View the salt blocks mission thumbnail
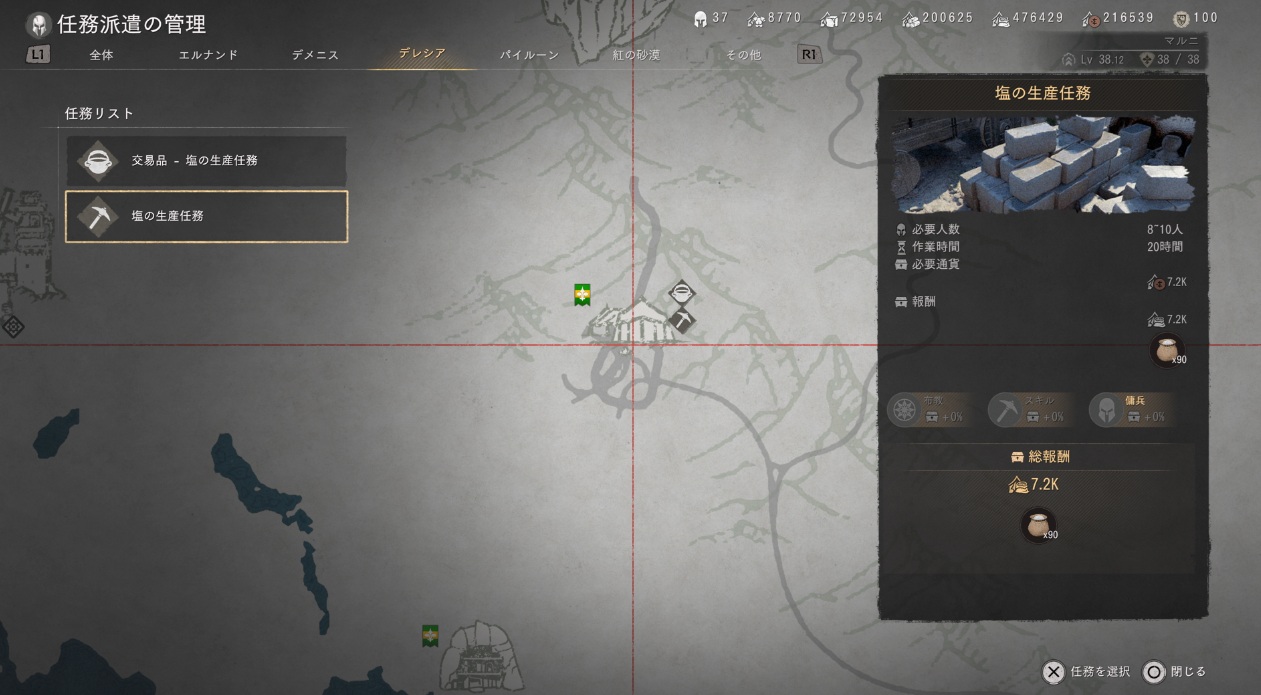This screenshot has width=1261, height=695. (x=1042, y=165)
